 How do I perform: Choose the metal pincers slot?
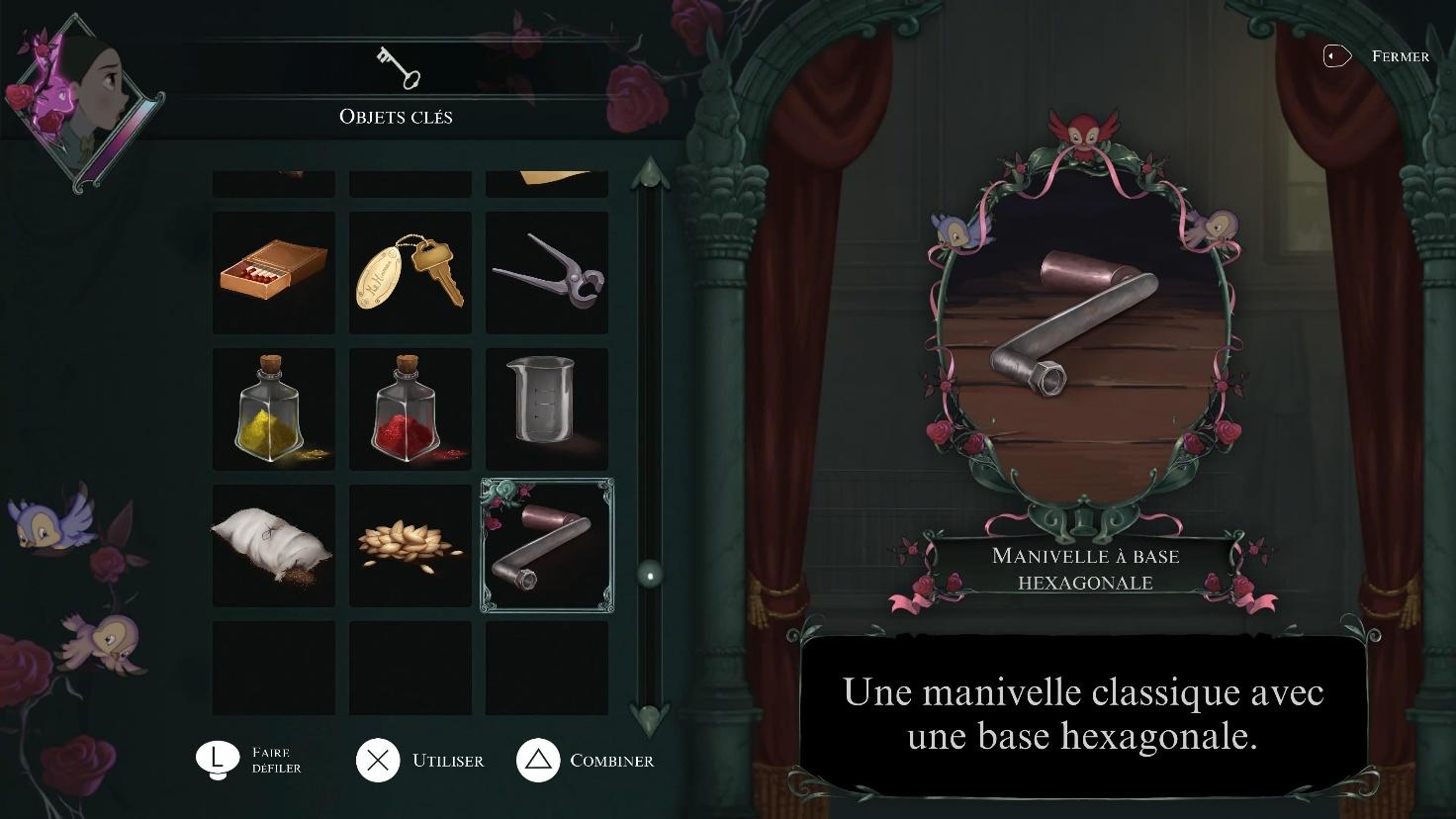click(547, 272)
